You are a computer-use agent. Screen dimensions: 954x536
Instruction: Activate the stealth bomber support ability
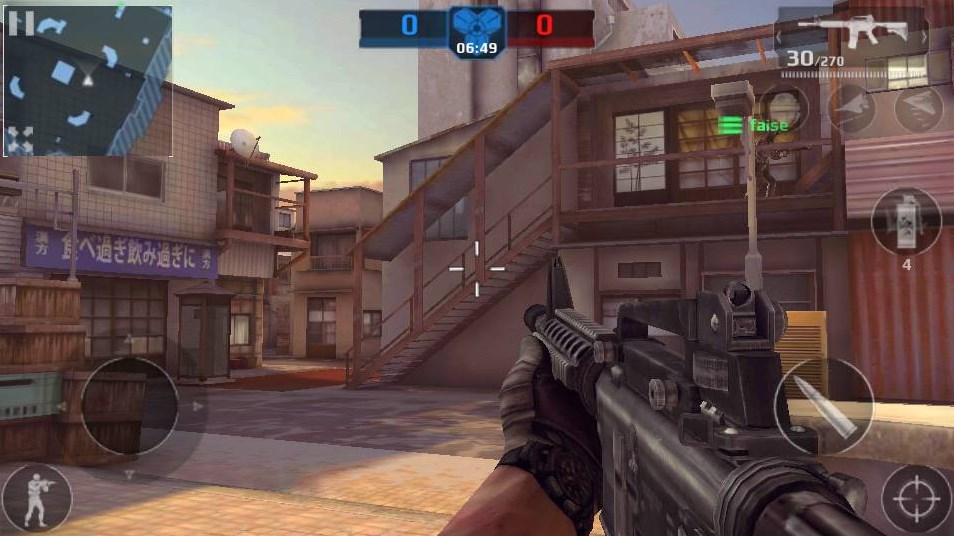pyautogui.click(x=918, y=108)
